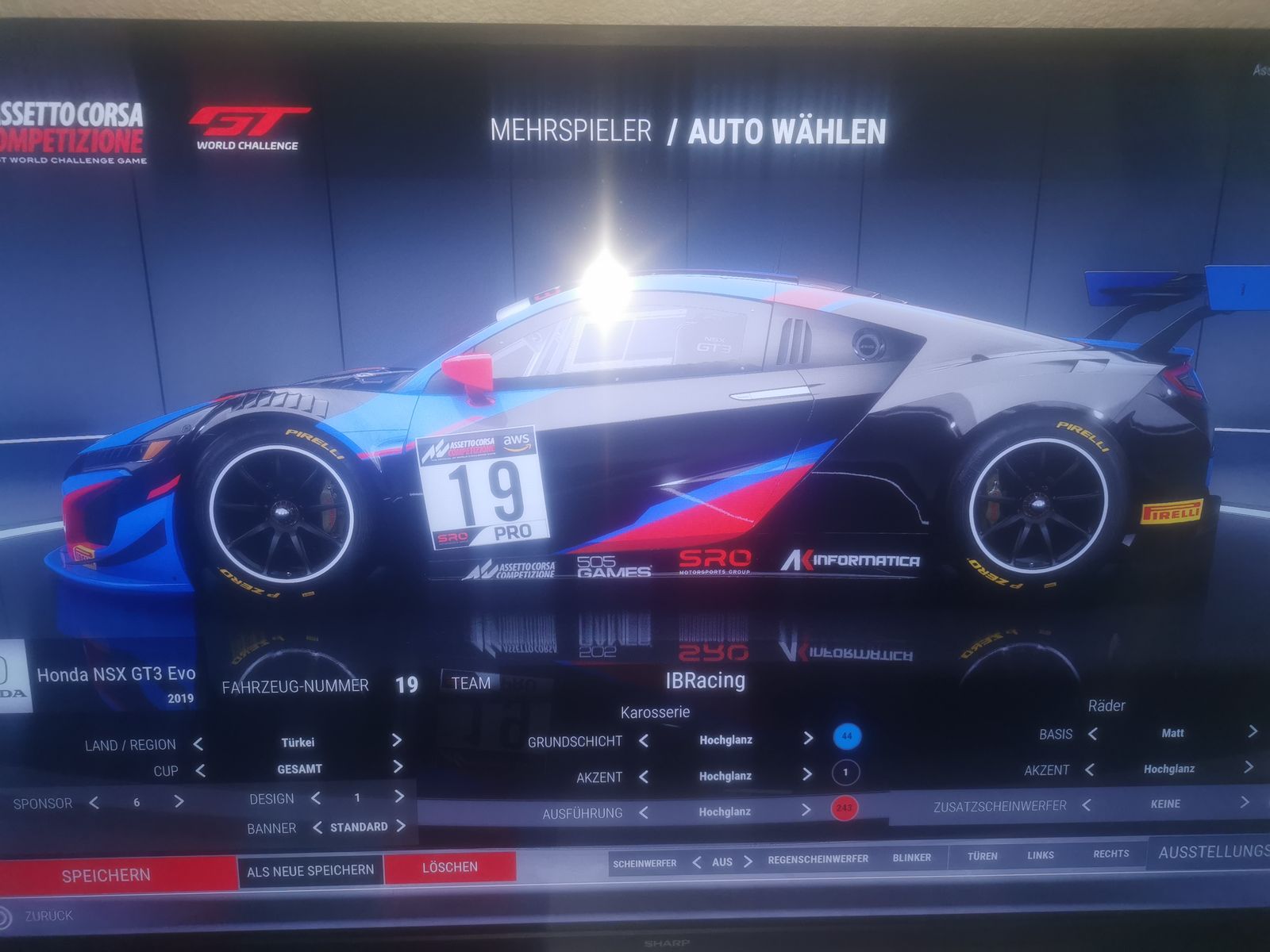Screen dimensions: 1270x952
Task: Open the red Ausführung color swatch 243
Action: 843,808
